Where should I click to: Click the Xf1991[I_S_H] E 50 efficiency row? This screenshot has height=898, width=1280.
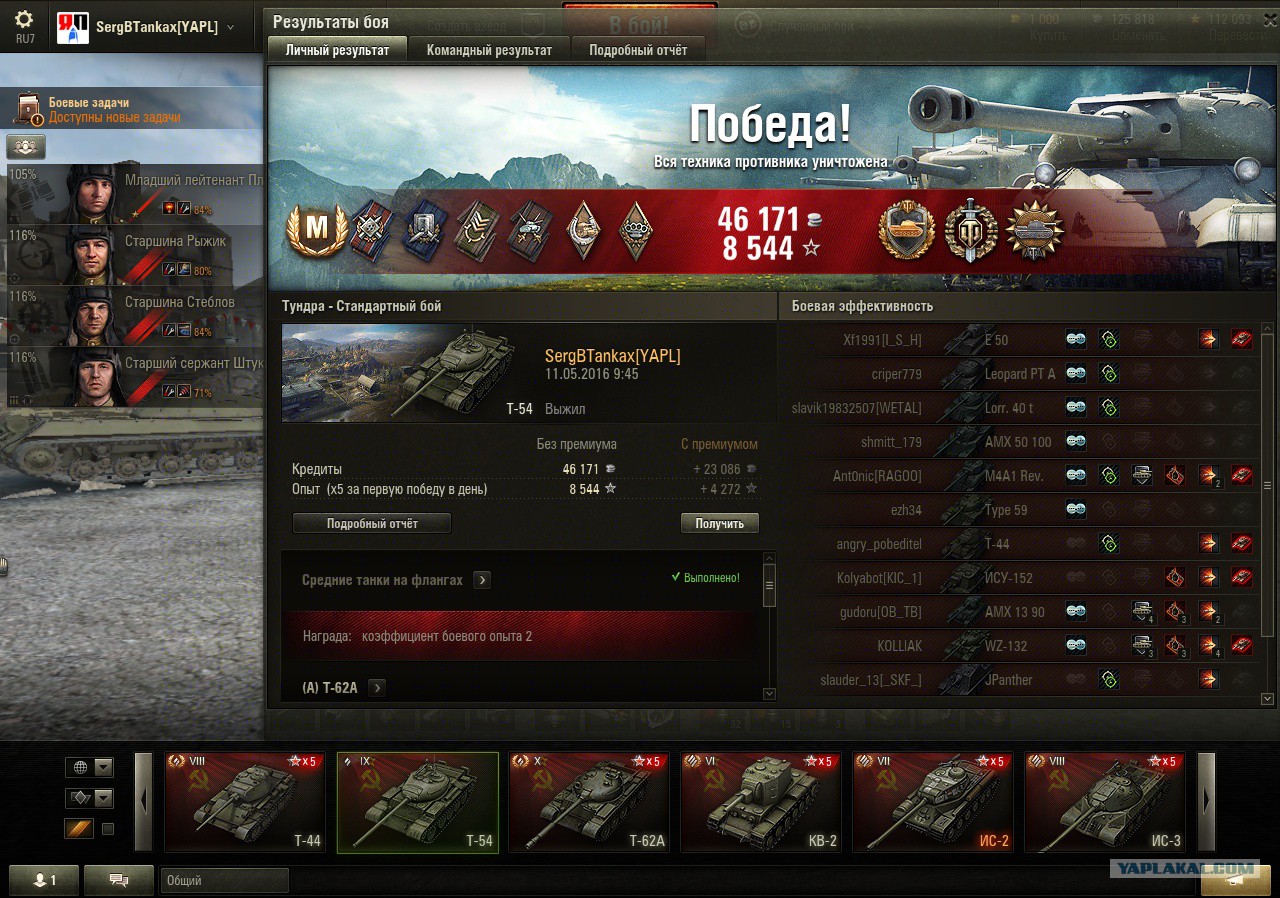(1020, 340)
